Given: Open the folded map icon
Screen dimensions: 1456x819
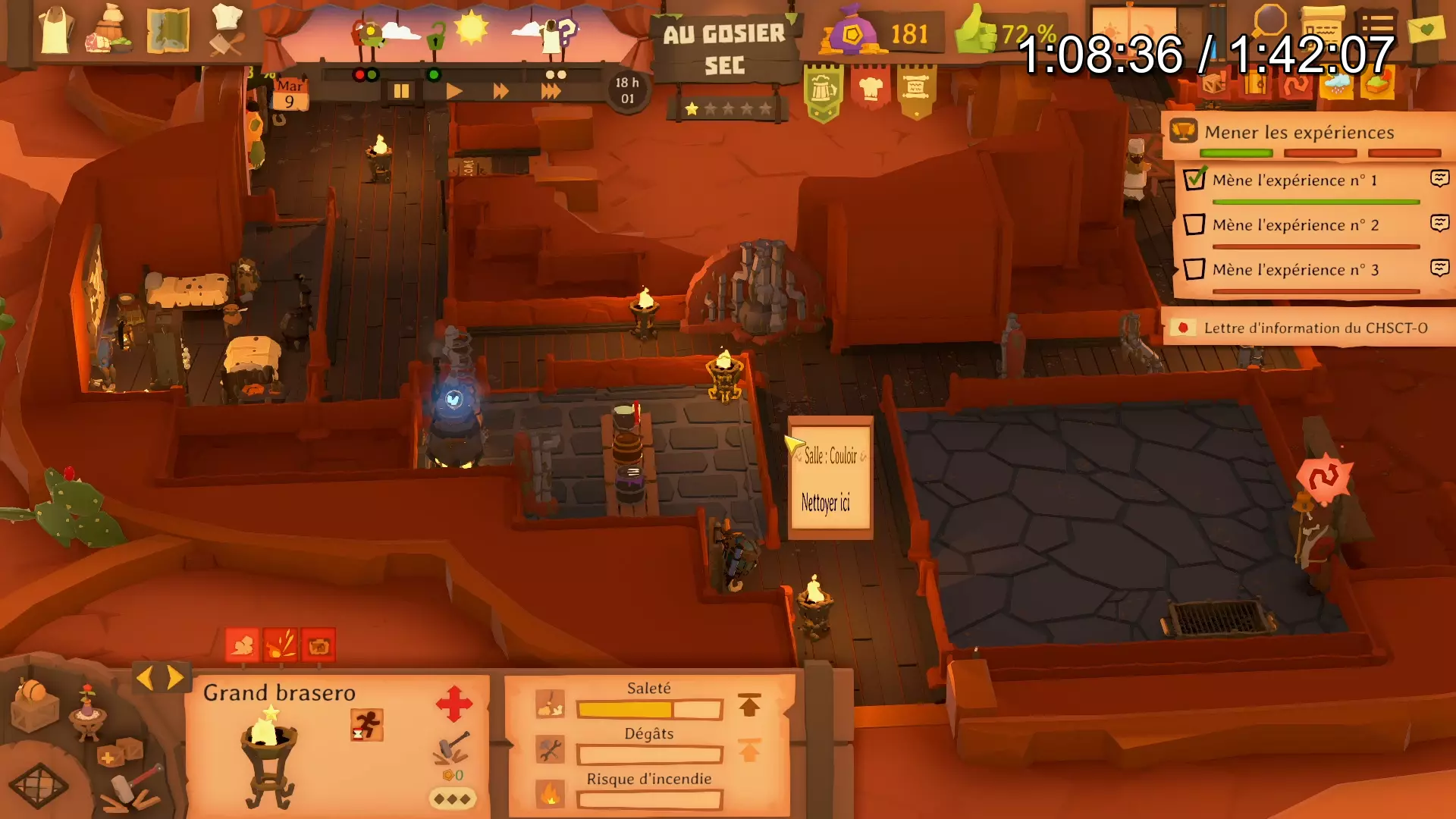Looking at the screenshot, I should [168, 30].
